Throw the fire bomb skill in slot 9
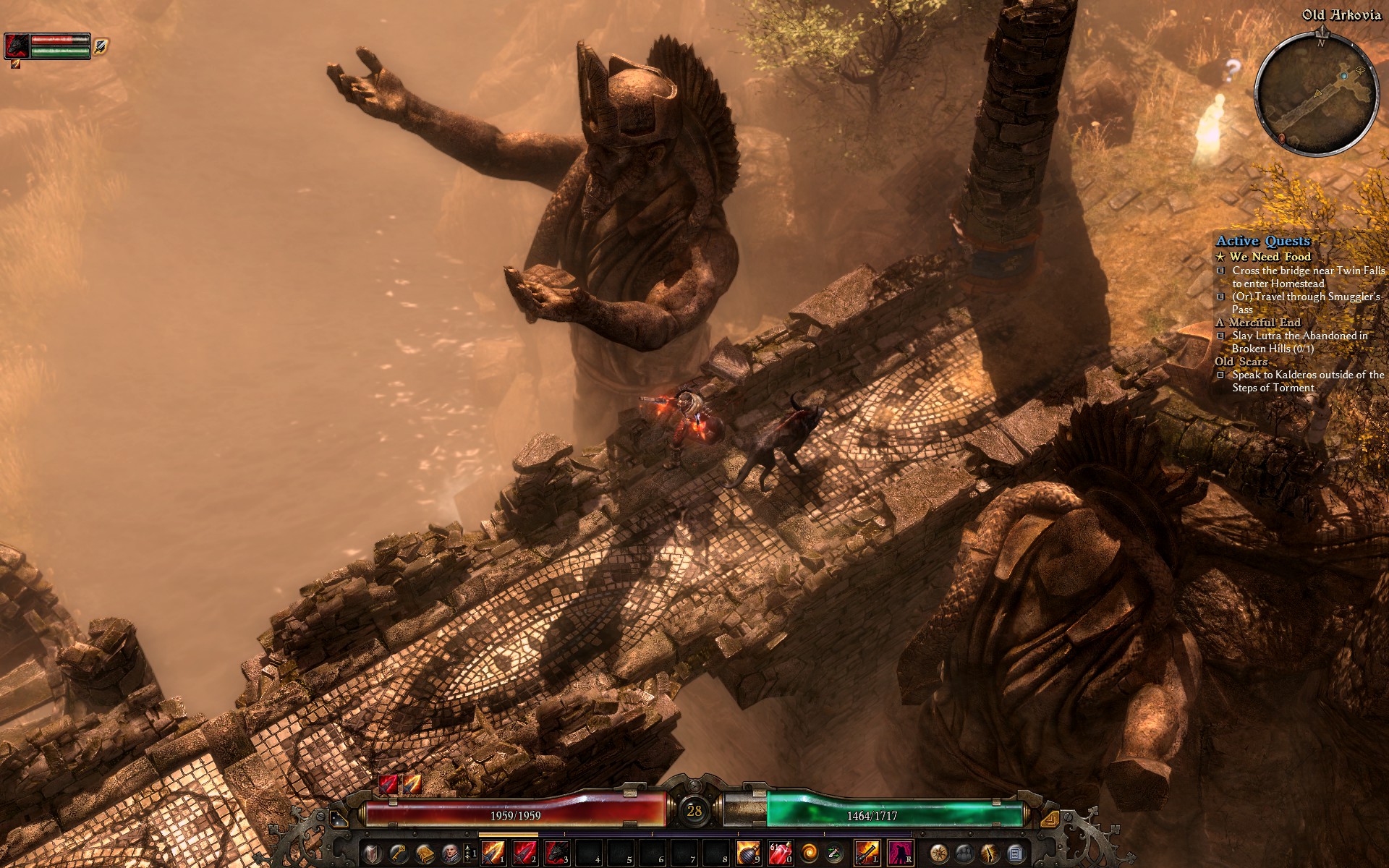Viewport: 1389px width, 868px height. (x=748, y=854)
